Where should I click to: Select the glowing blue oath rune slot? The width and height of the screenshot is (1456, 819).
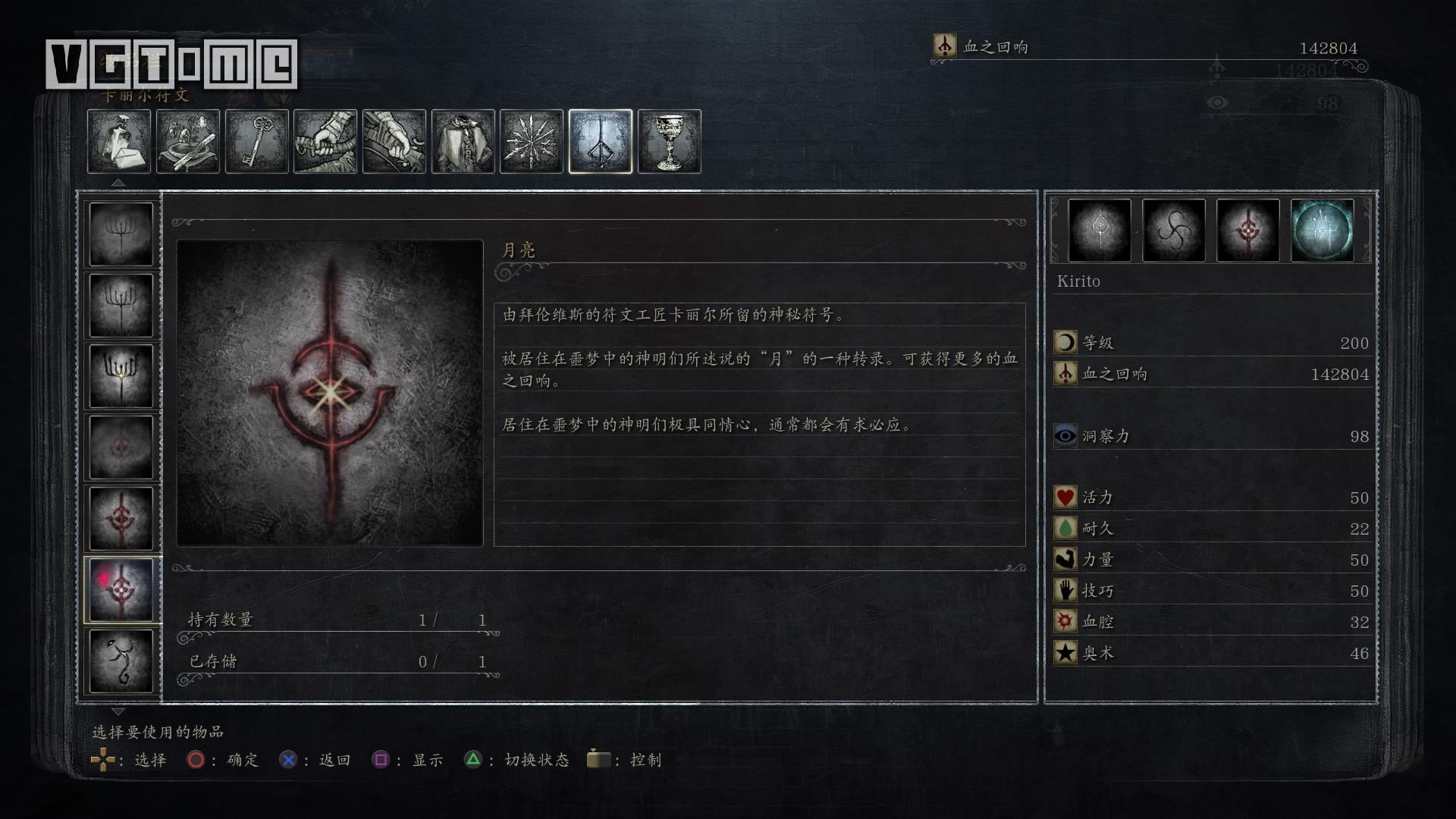[x=1323, y=231]
